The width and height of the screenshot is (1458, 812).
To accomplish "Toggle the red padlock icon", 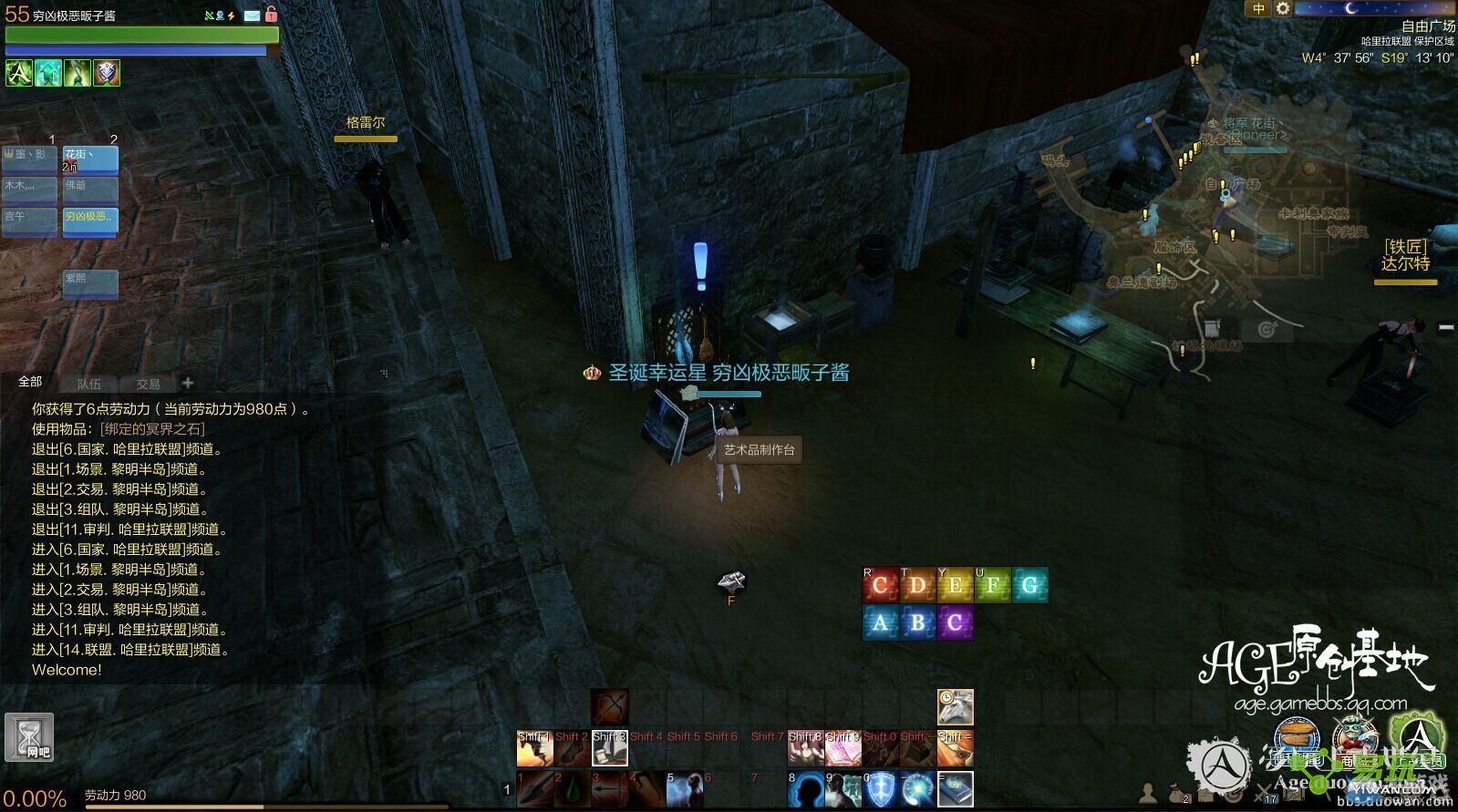I will click(271, 15).
